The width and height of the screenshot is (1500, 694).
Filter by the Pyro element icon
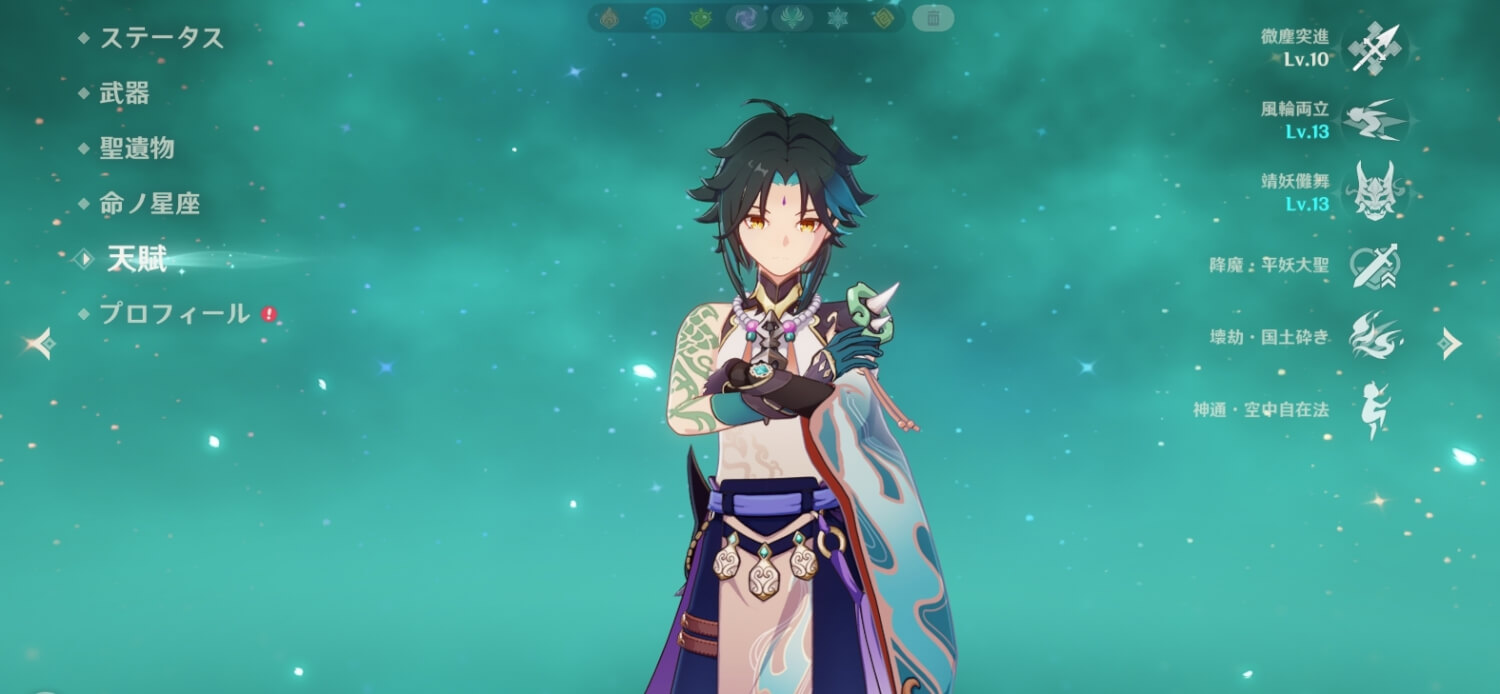coord(608,17)
